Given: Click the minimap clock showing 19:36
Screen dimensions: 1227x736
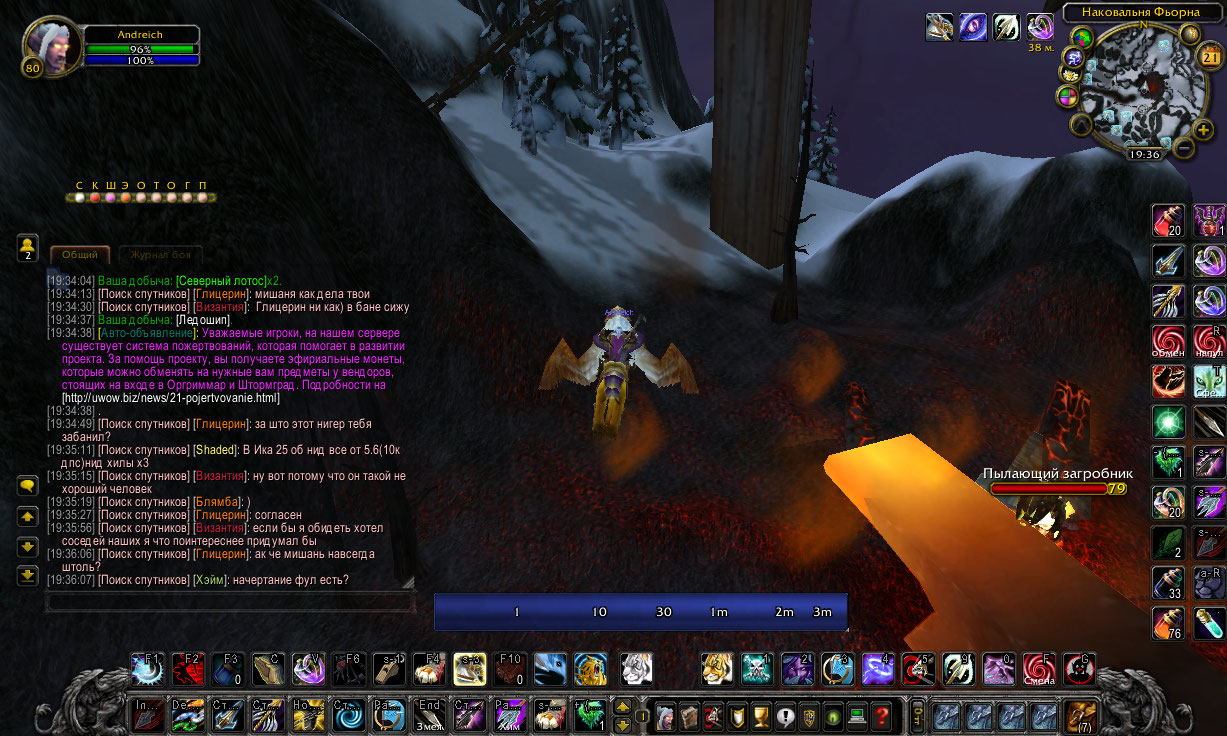Looking at the screenshot, I should (1144, 155).
